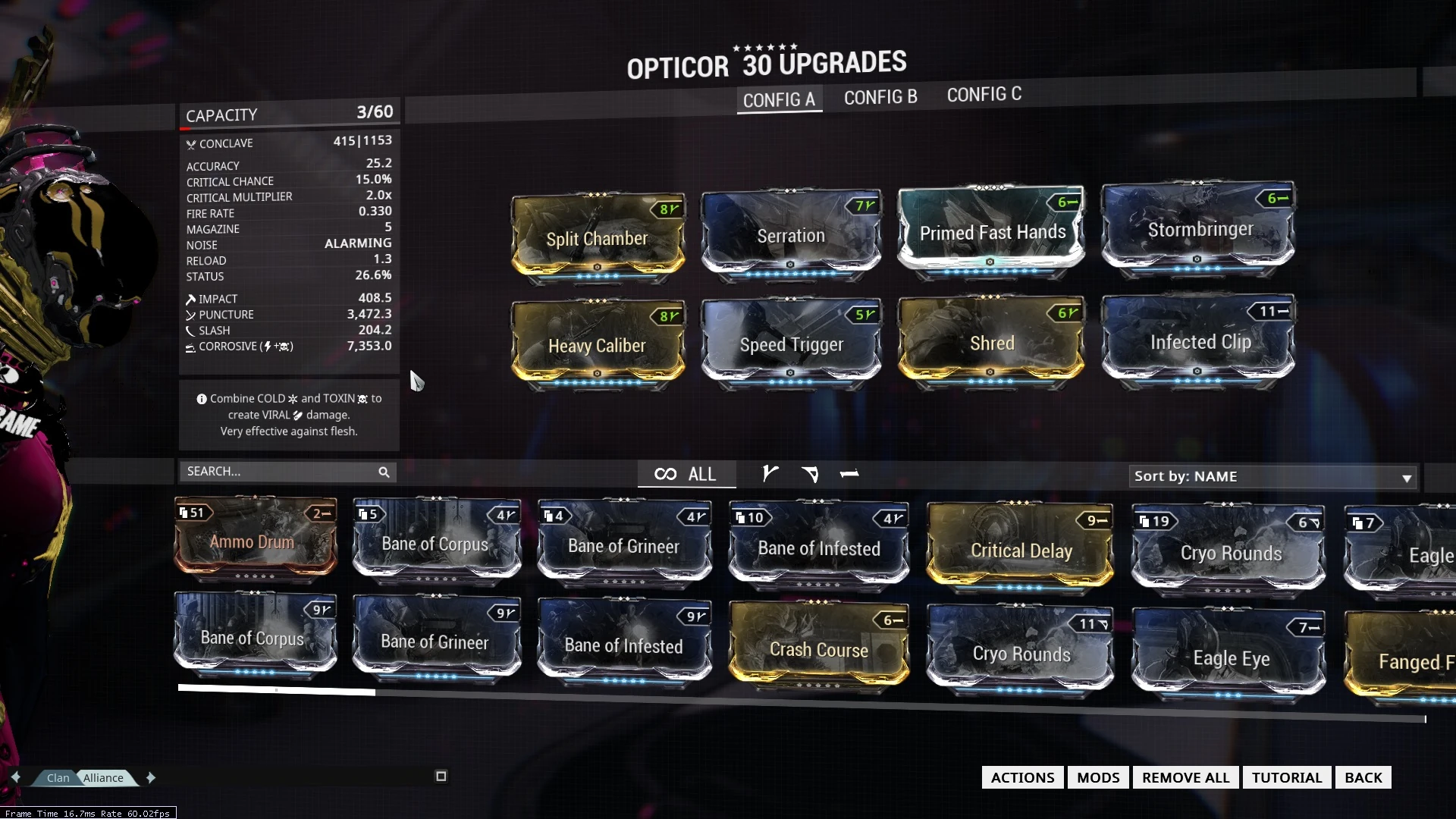Viewport: 1456px width, 819px height.
Task: Select the Crash Course mod card
Action: (x=818, y=648)
